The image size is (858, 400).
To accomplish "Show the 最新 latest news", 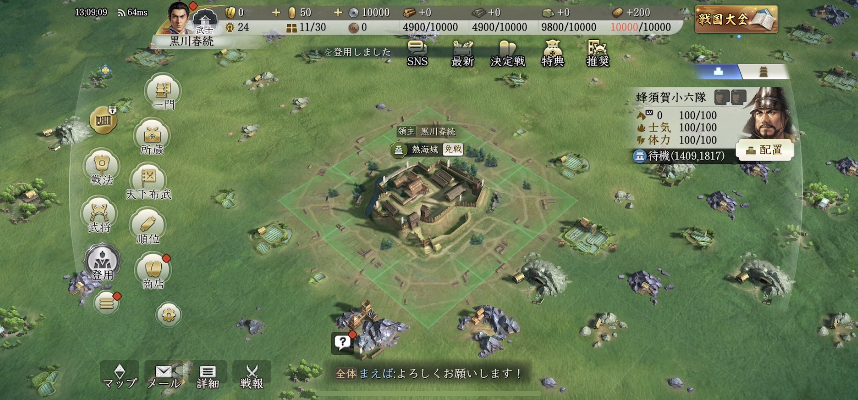I will 462,52.
